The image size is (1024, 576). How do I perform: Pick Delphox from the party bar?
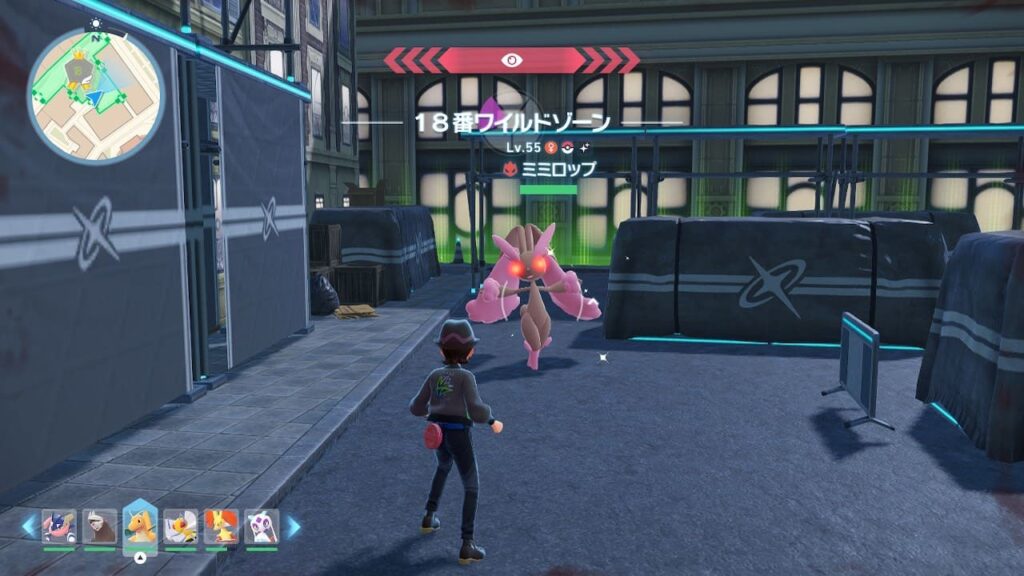click(x=221, y=526)
